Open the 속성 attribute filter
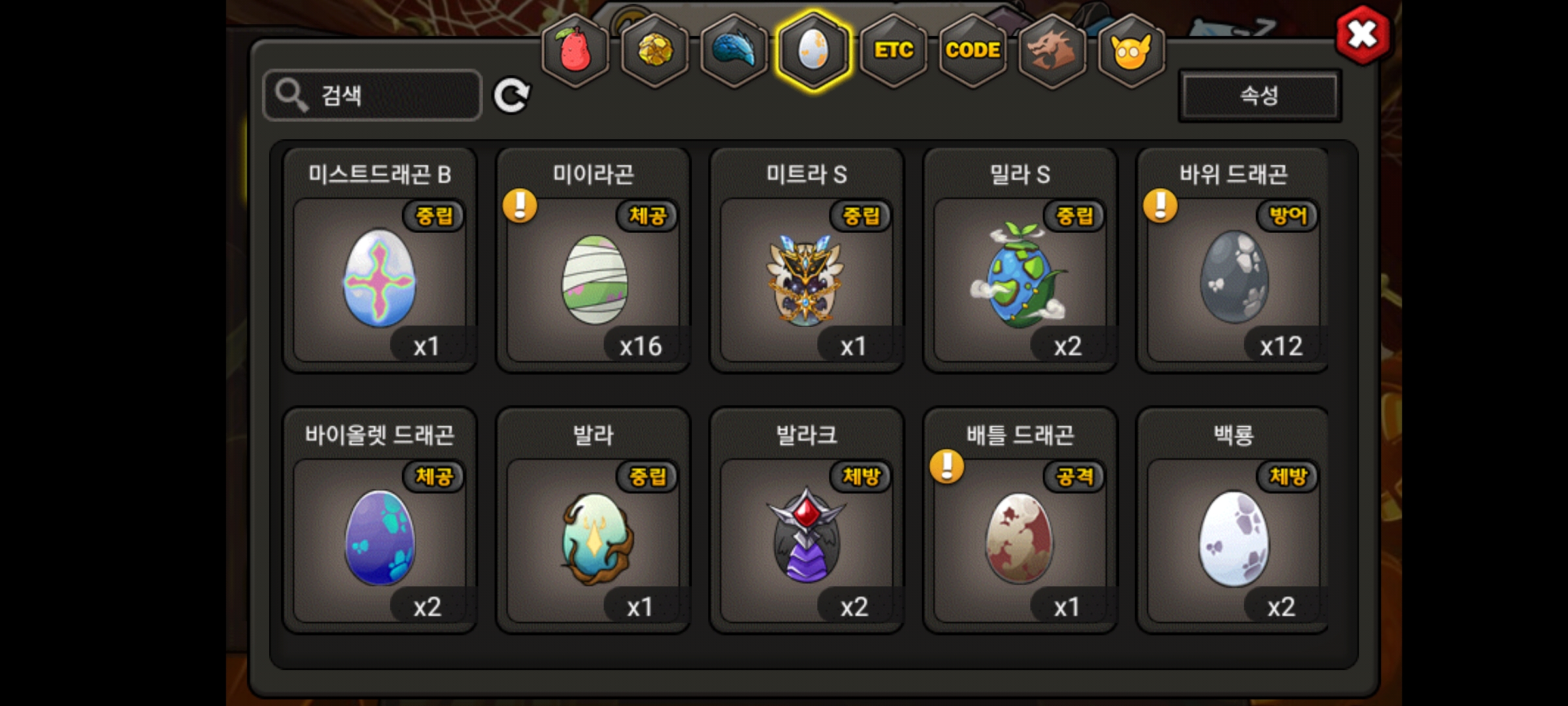Viewport: 1568px width, 706px height. [1259, 96]
